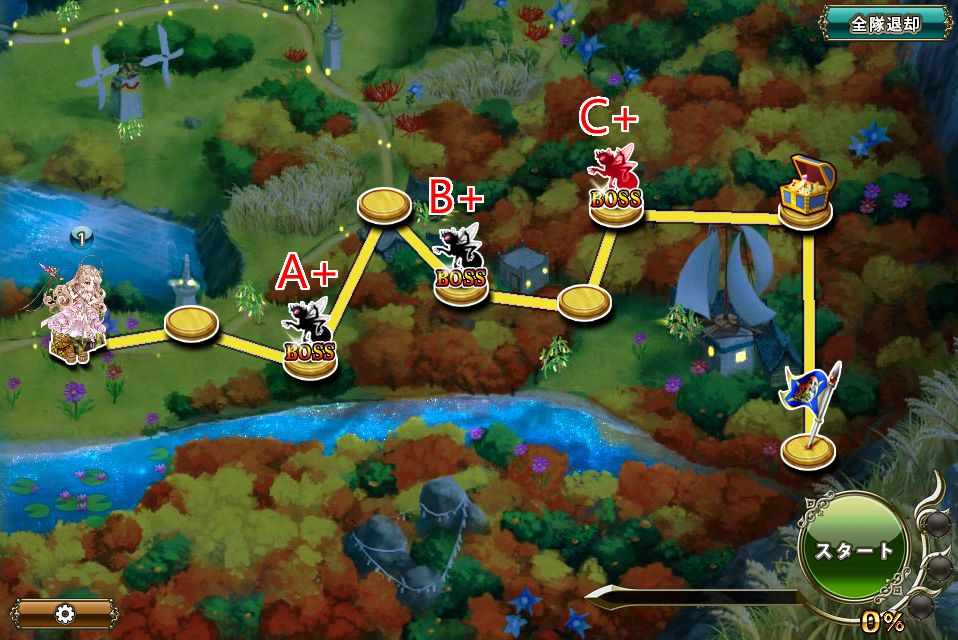This screenshot has height=640, width=958.
Task: Choose the treasure chest map node
Action: click(x=807, y=195)
